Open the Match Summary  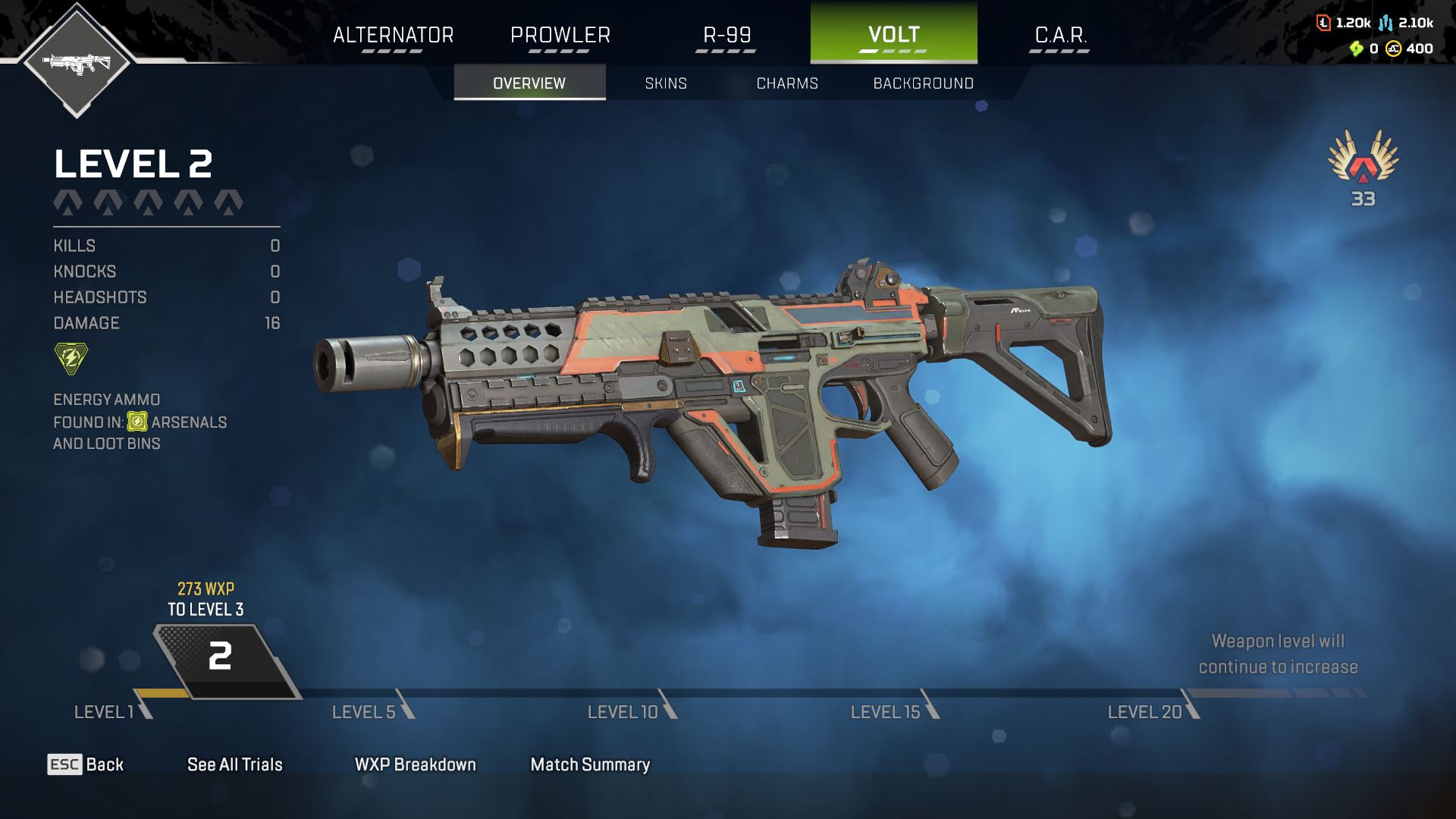tap(590, 764)
